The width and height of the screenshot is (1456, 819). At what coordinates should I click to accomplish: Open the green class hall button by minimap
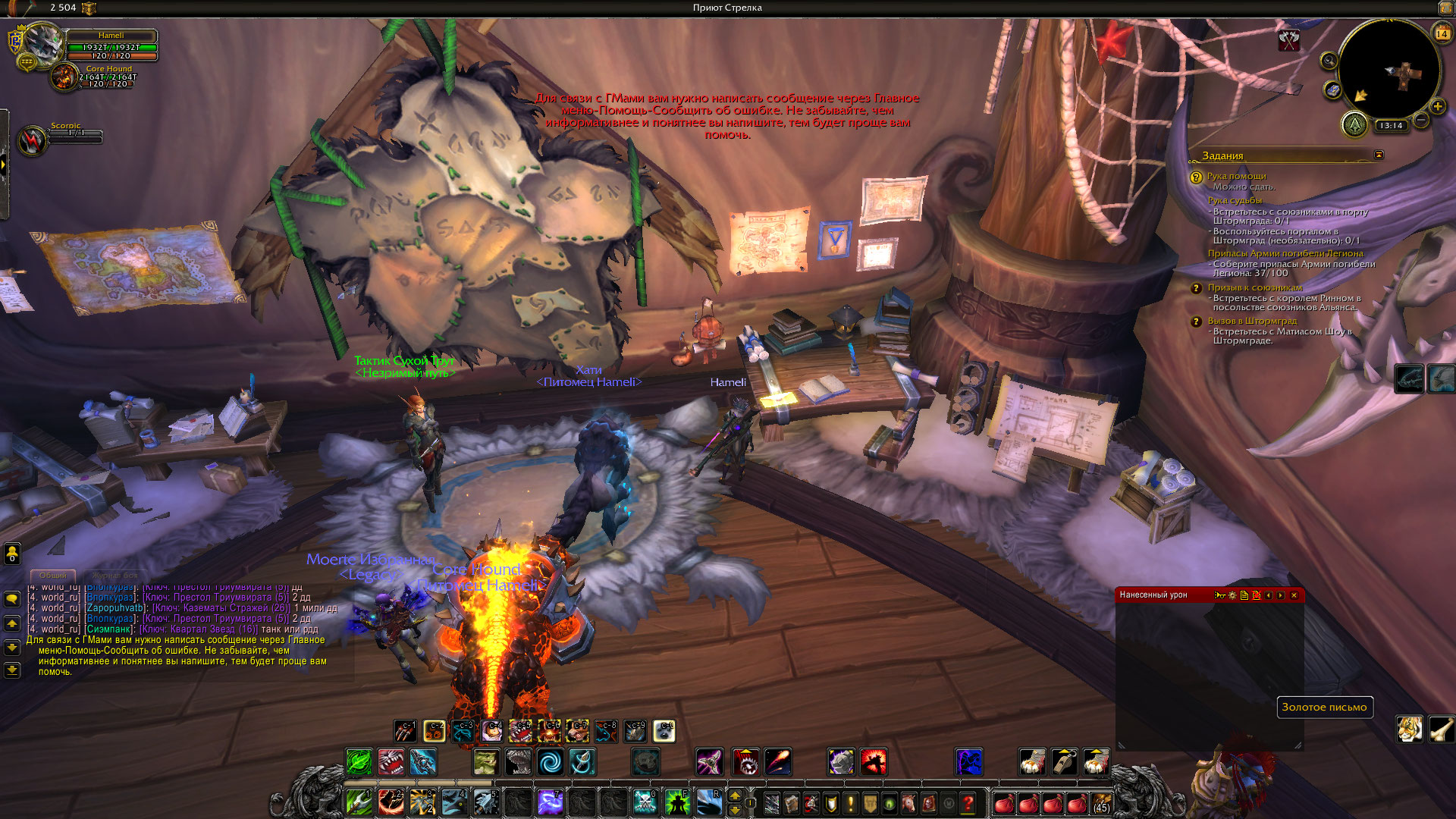tap(1354, 124)
